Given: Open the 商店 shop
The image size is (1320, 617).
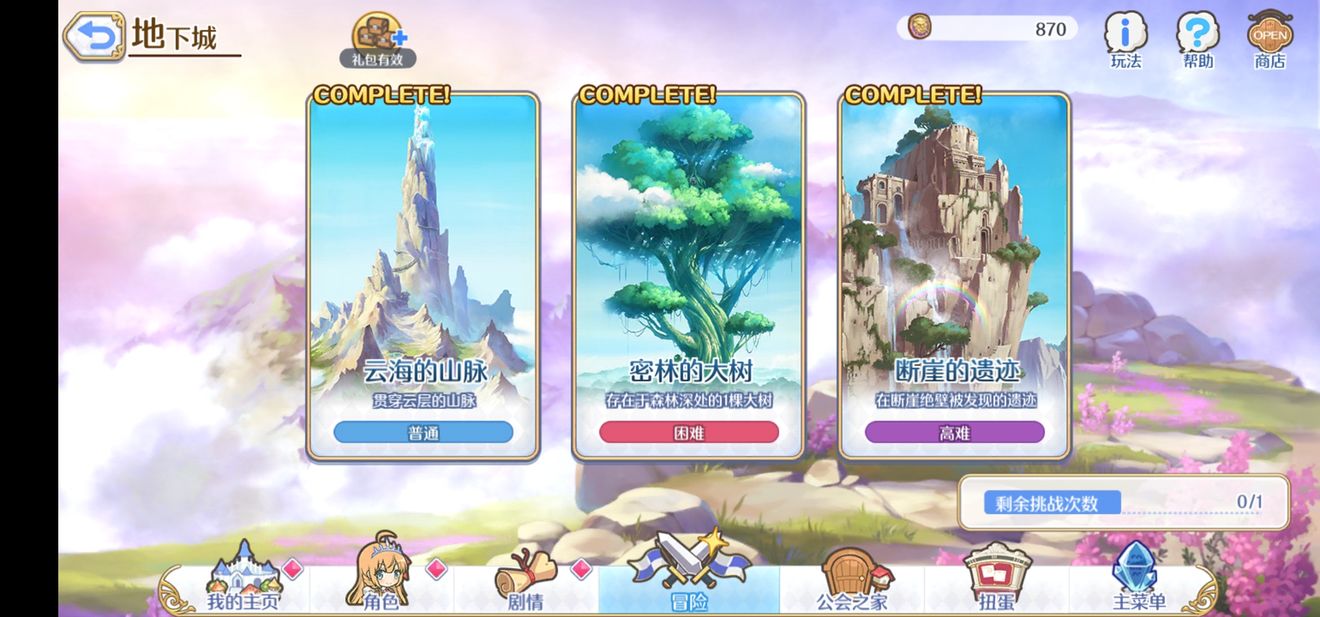Looking at the screenshot, I should point(1270,40).
